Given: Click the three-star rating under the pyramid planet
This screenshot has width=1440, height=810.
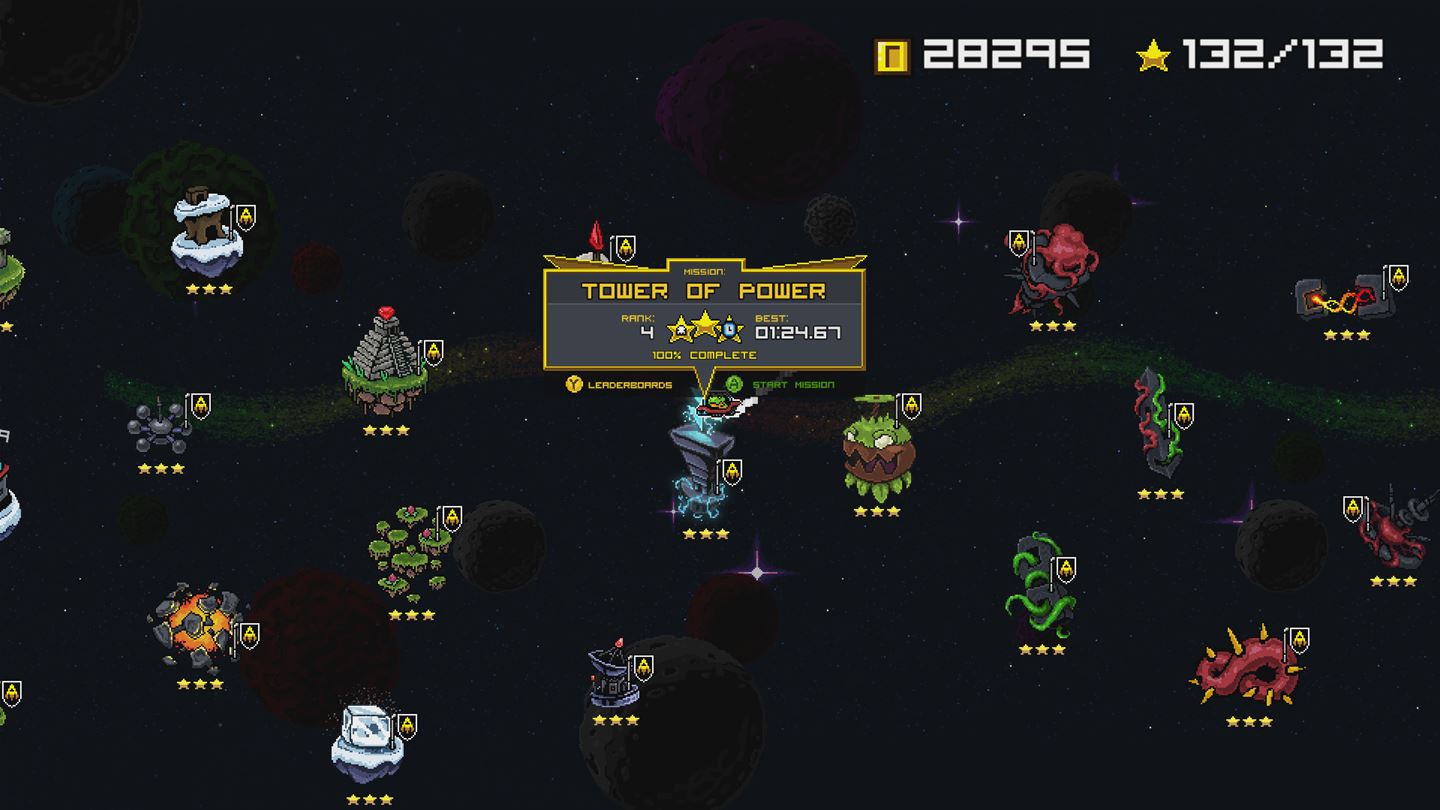Looking at the screenshot, I should point(385,428).
